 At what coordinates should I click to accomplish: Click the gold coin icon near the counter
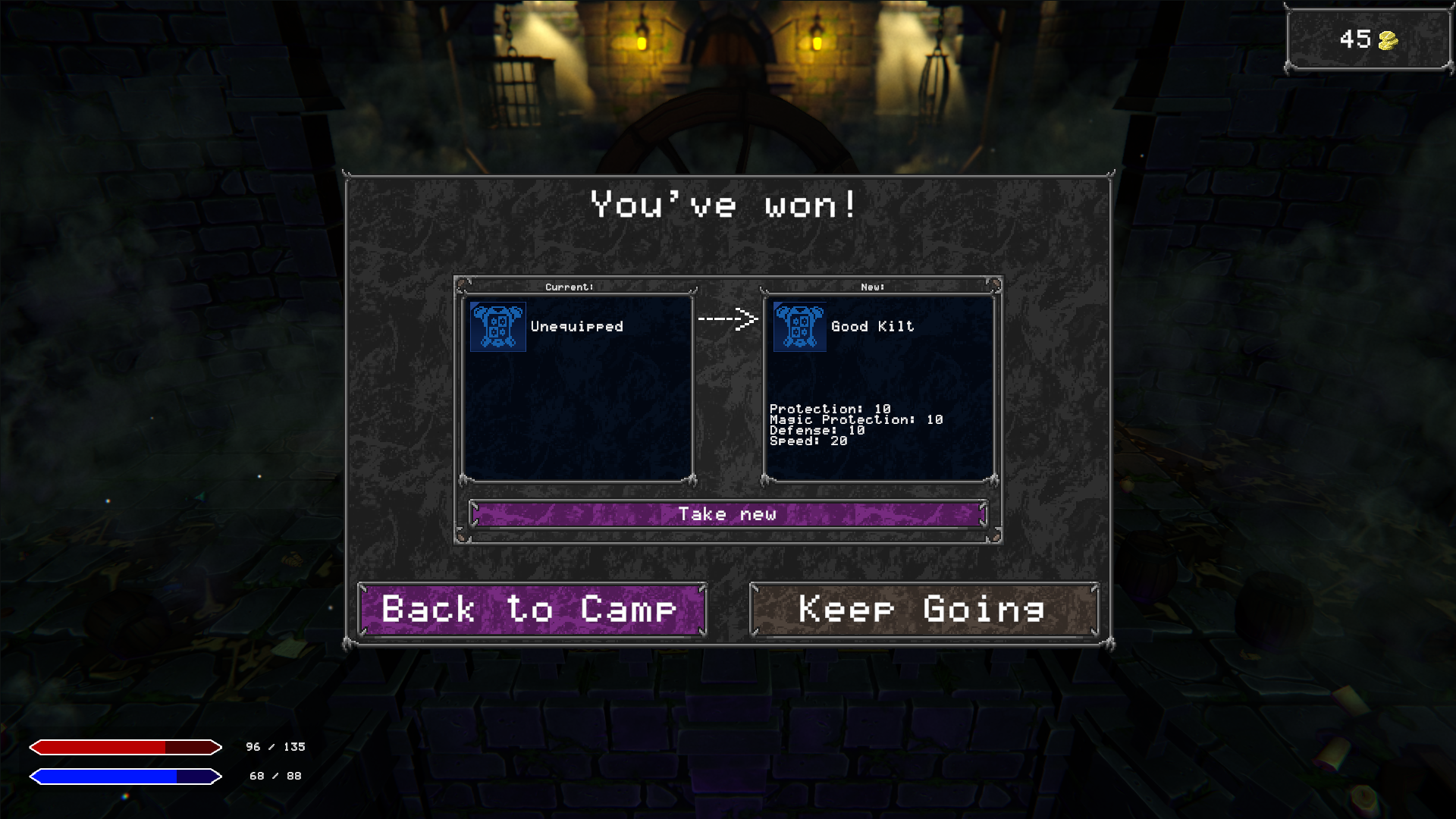(1389, 39)
